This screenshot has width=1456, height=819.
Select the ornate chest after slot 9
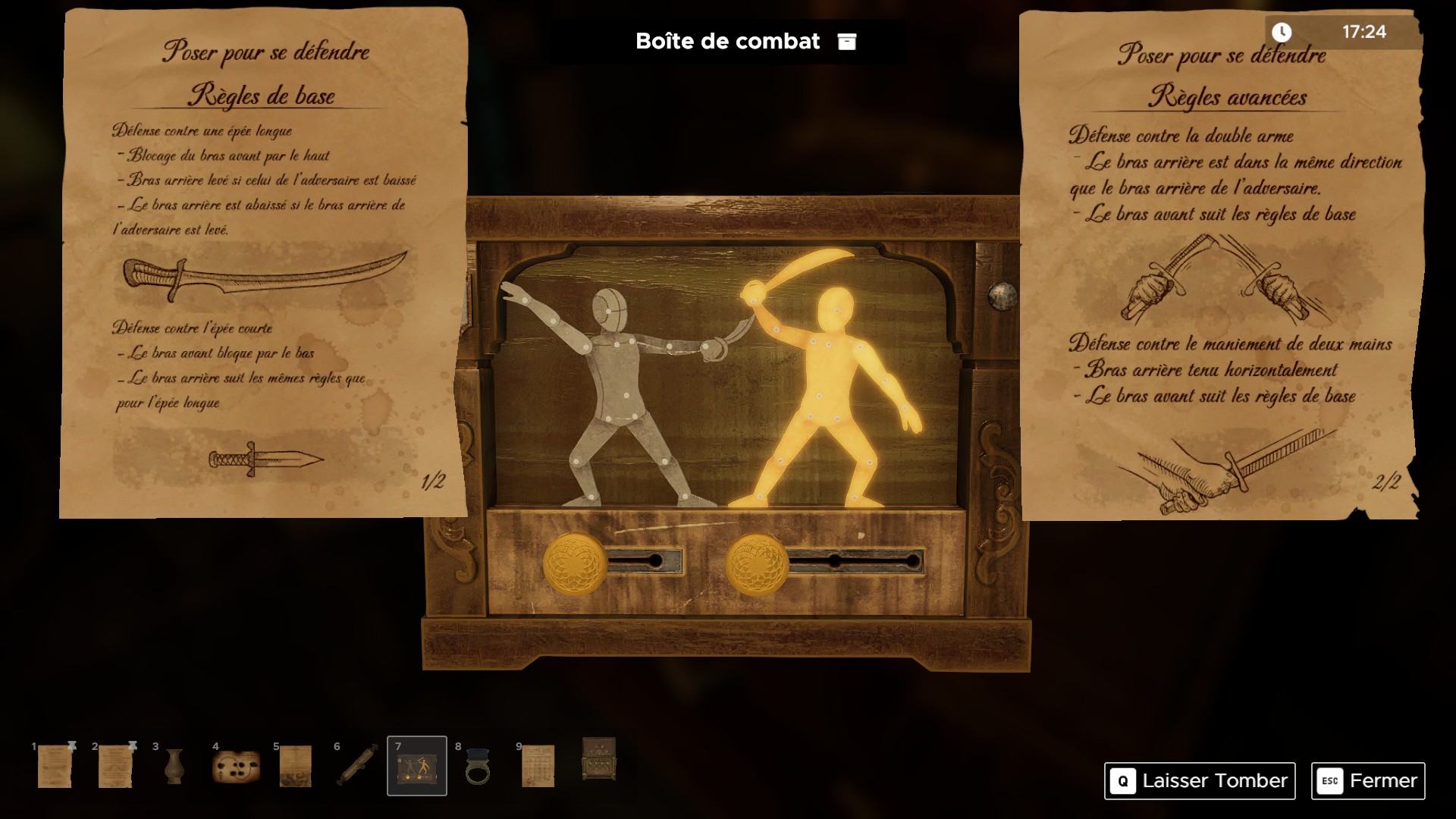point(598,759)
